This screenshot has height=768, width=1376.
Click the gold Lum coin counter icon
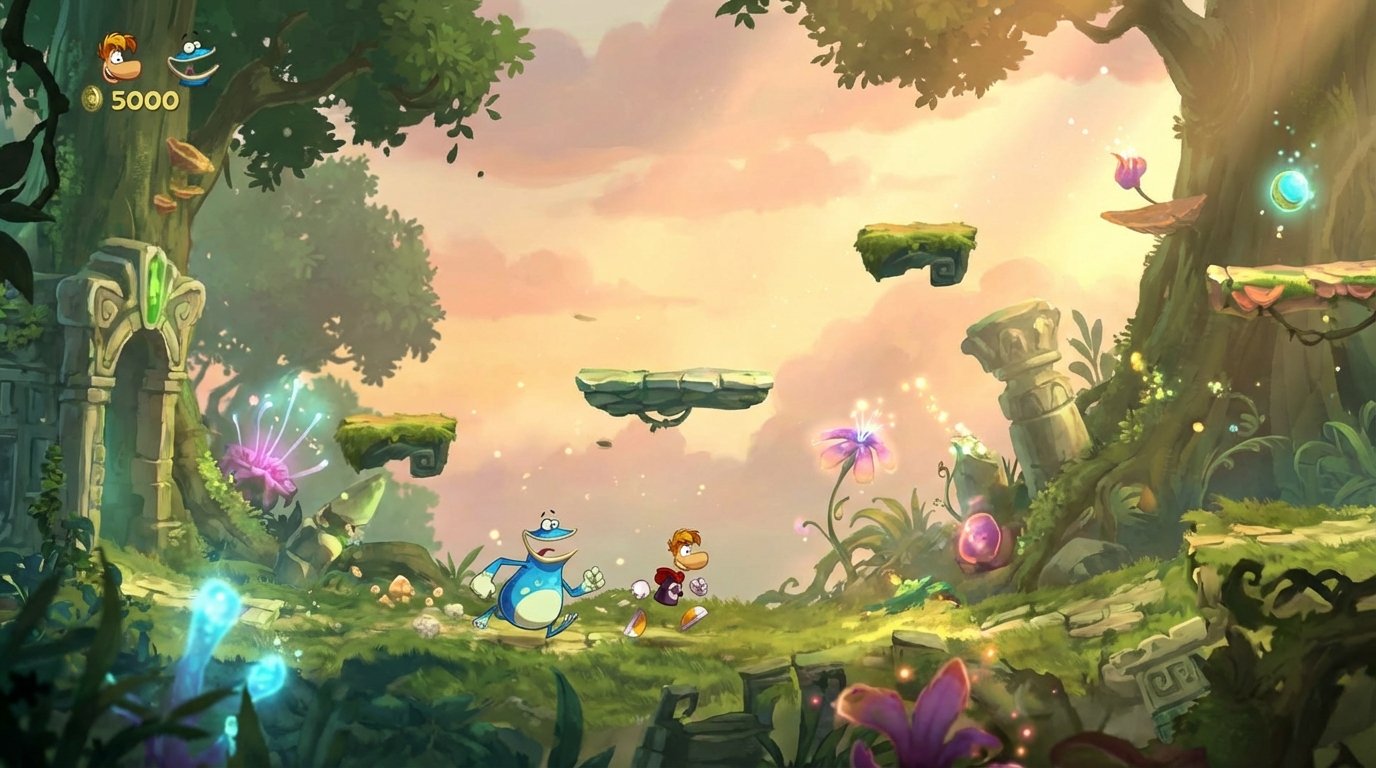92,100
